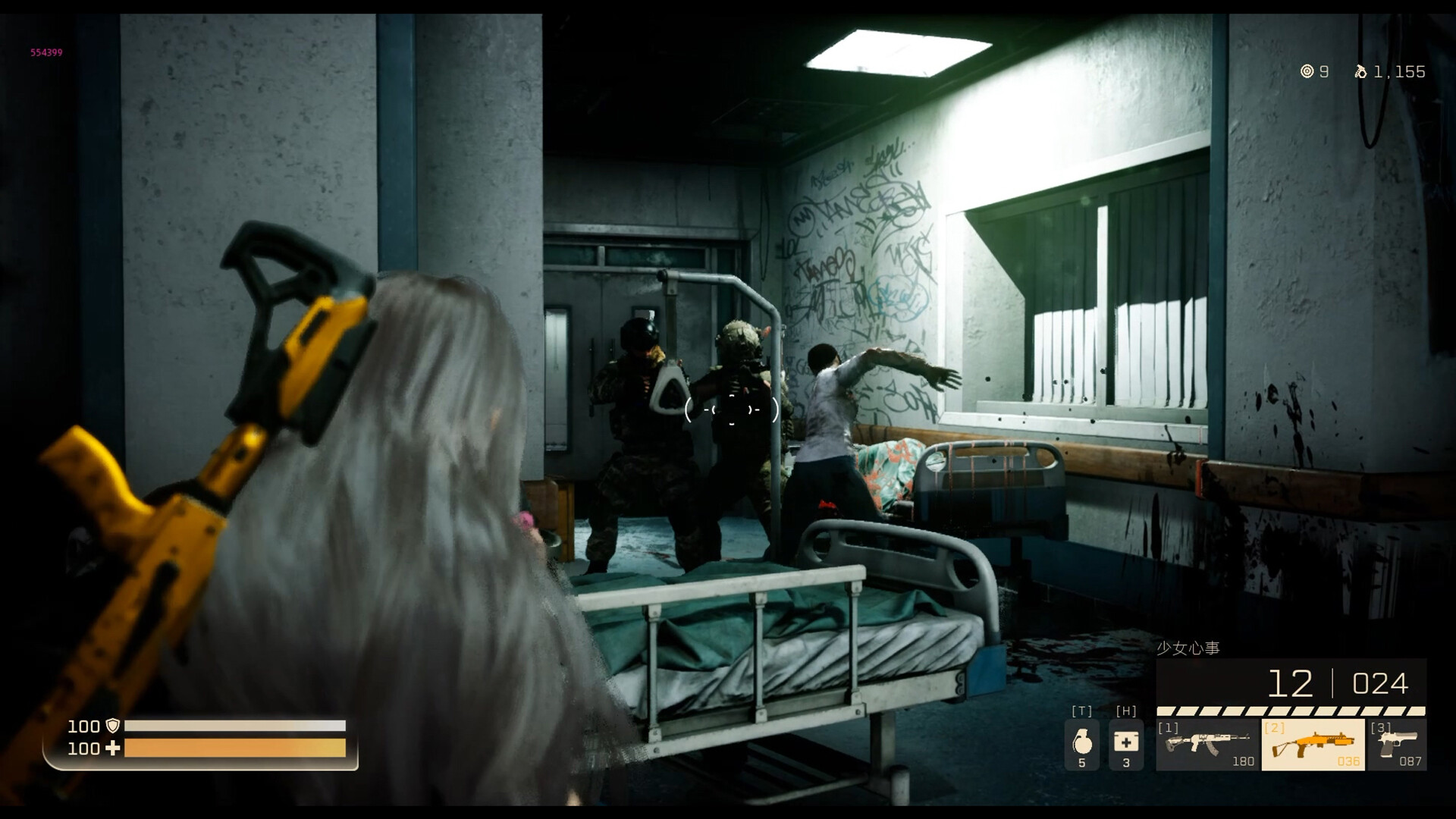Select the AK rifle in weapon slot [1]

(1204, 743)
